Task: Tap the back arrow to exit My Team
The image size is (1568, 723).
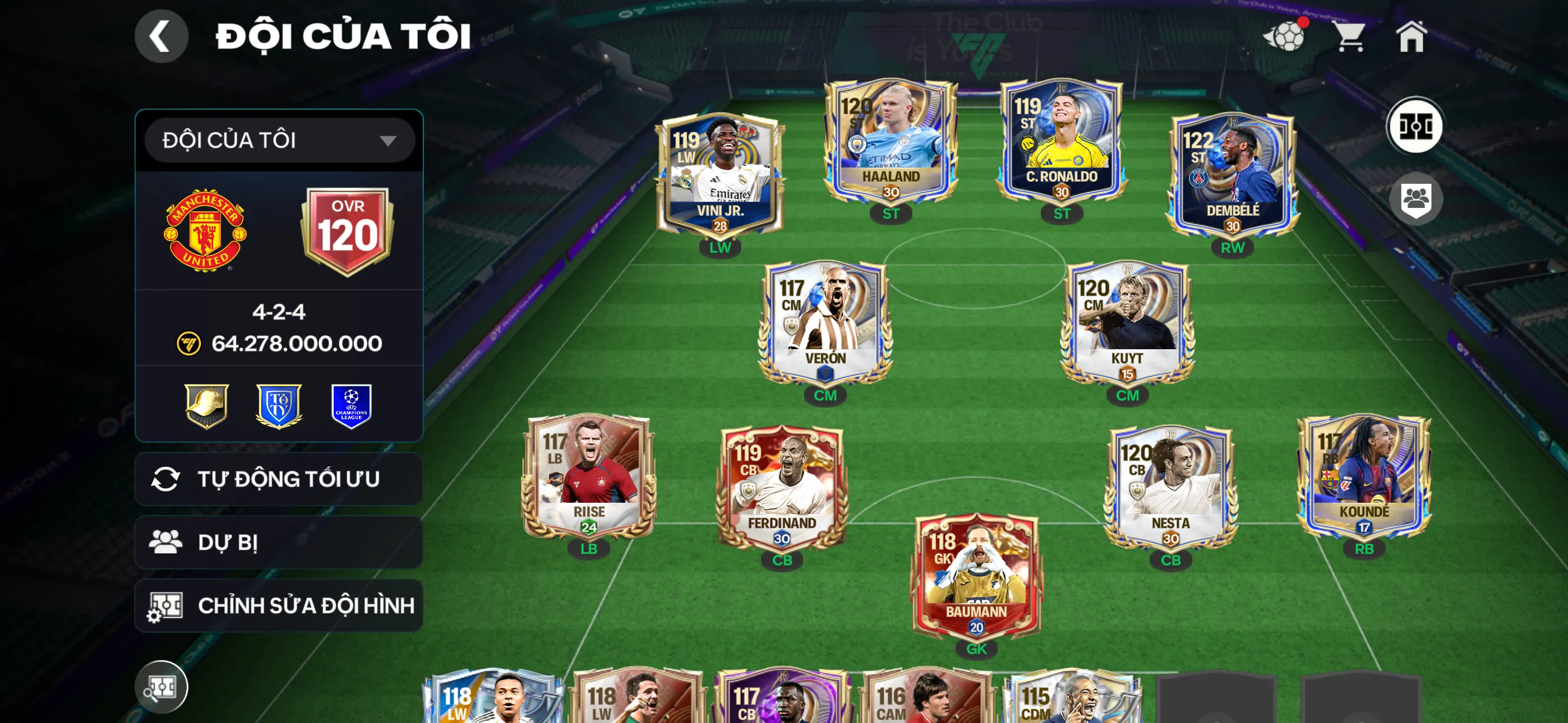Action: pyautogui.click(x=162, y=35)
